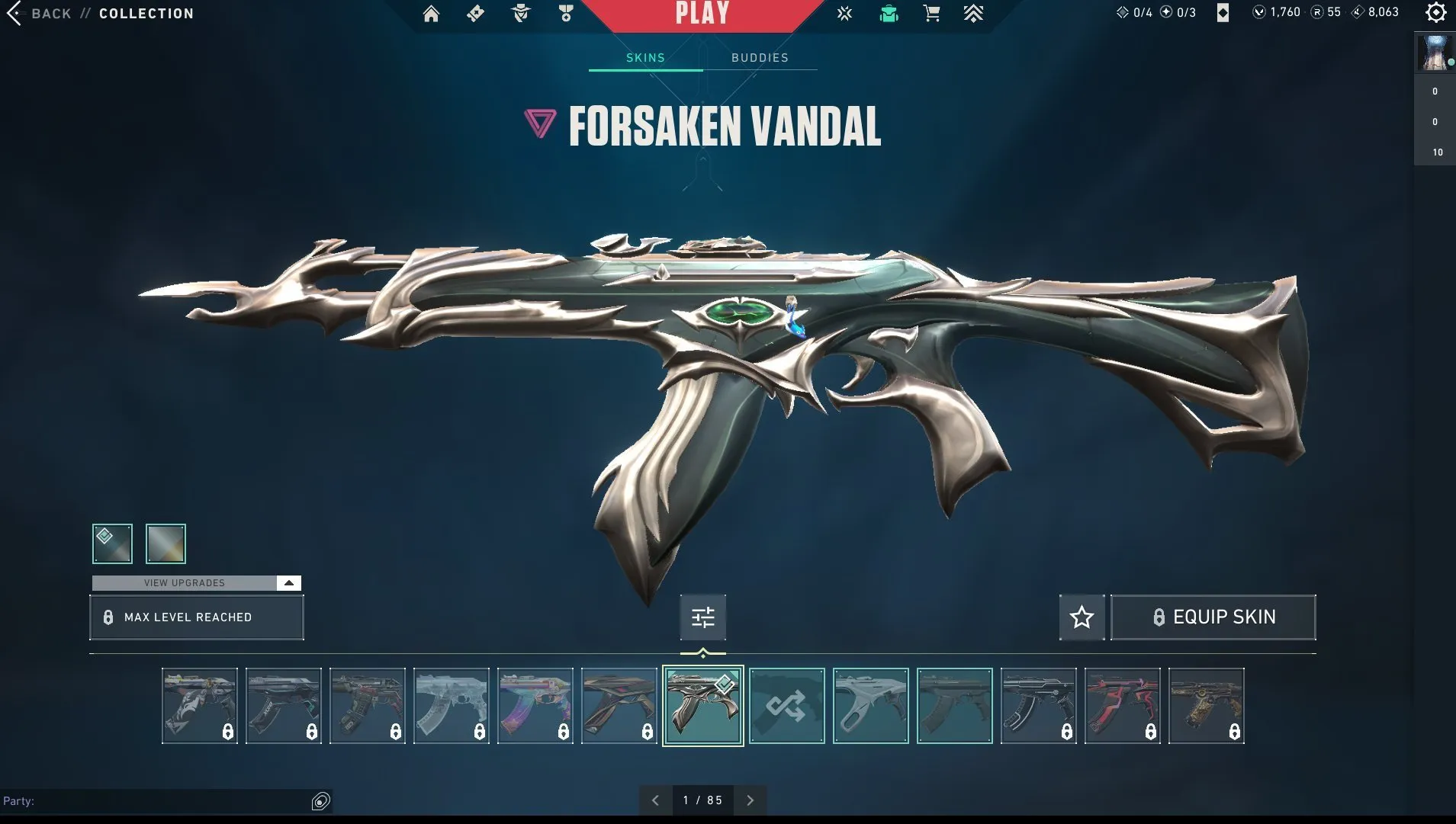
Task: Open the Esports hub icon
Action: pyautogui.click(x=975, y=13)
